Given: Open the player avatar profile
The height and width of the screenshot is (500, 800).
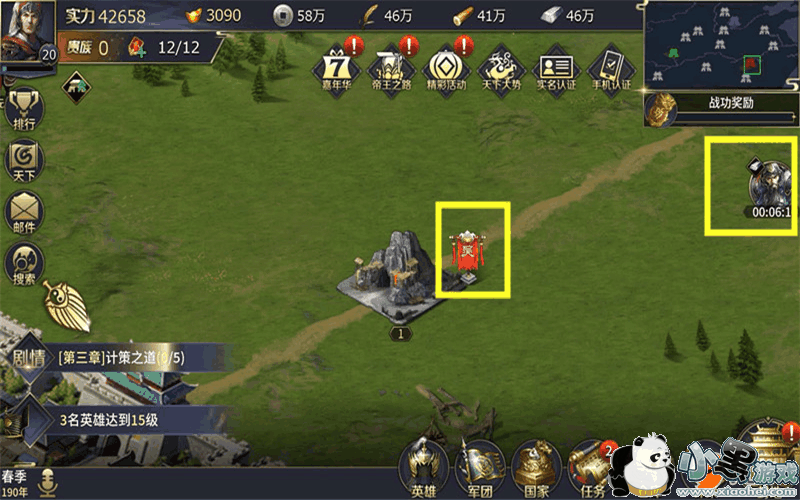Looking at the screenshot, I should (x=27, y=32).
